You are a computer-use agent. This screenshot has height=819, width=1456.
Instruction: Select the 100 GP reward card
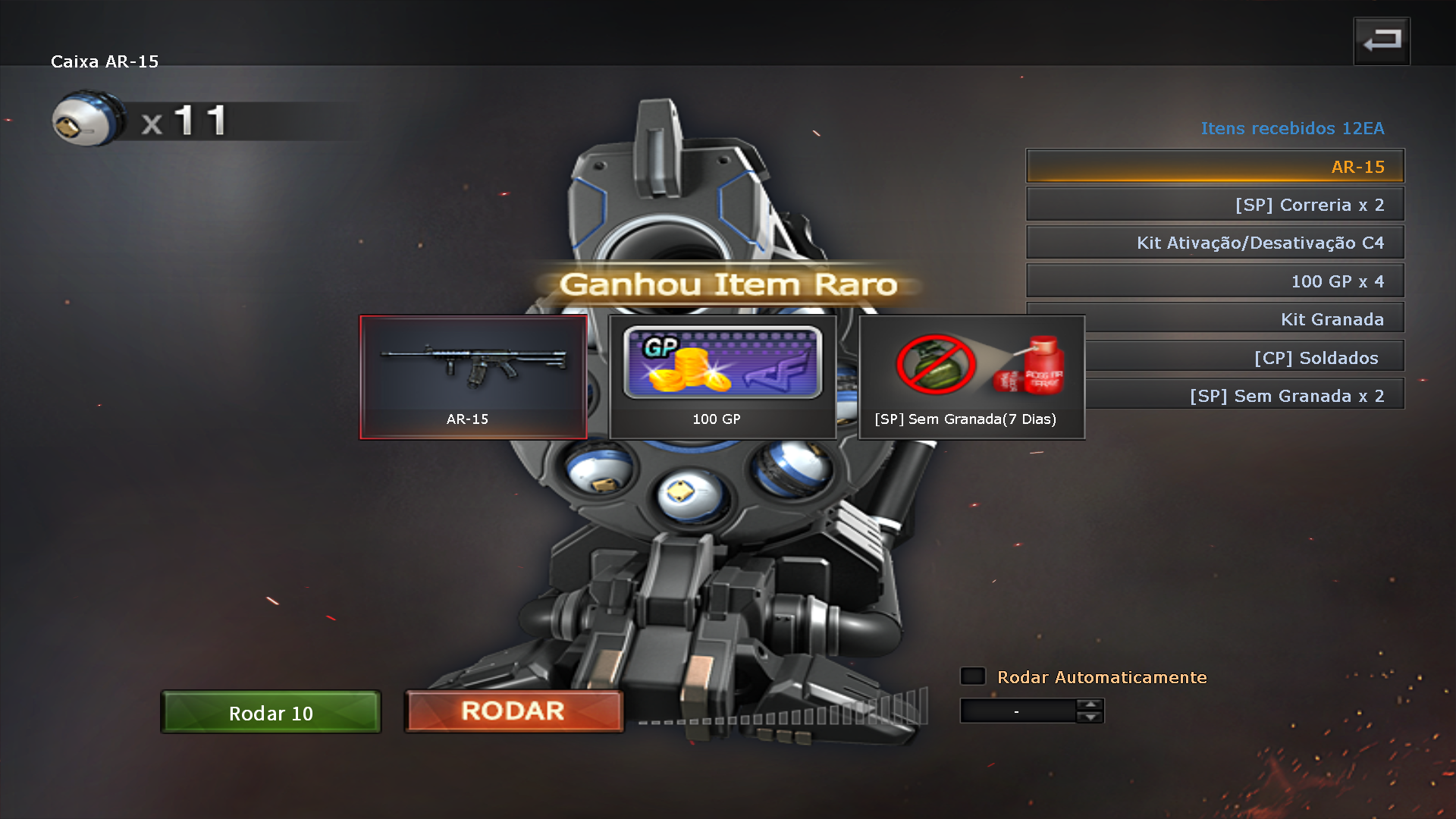pos(722,377)
